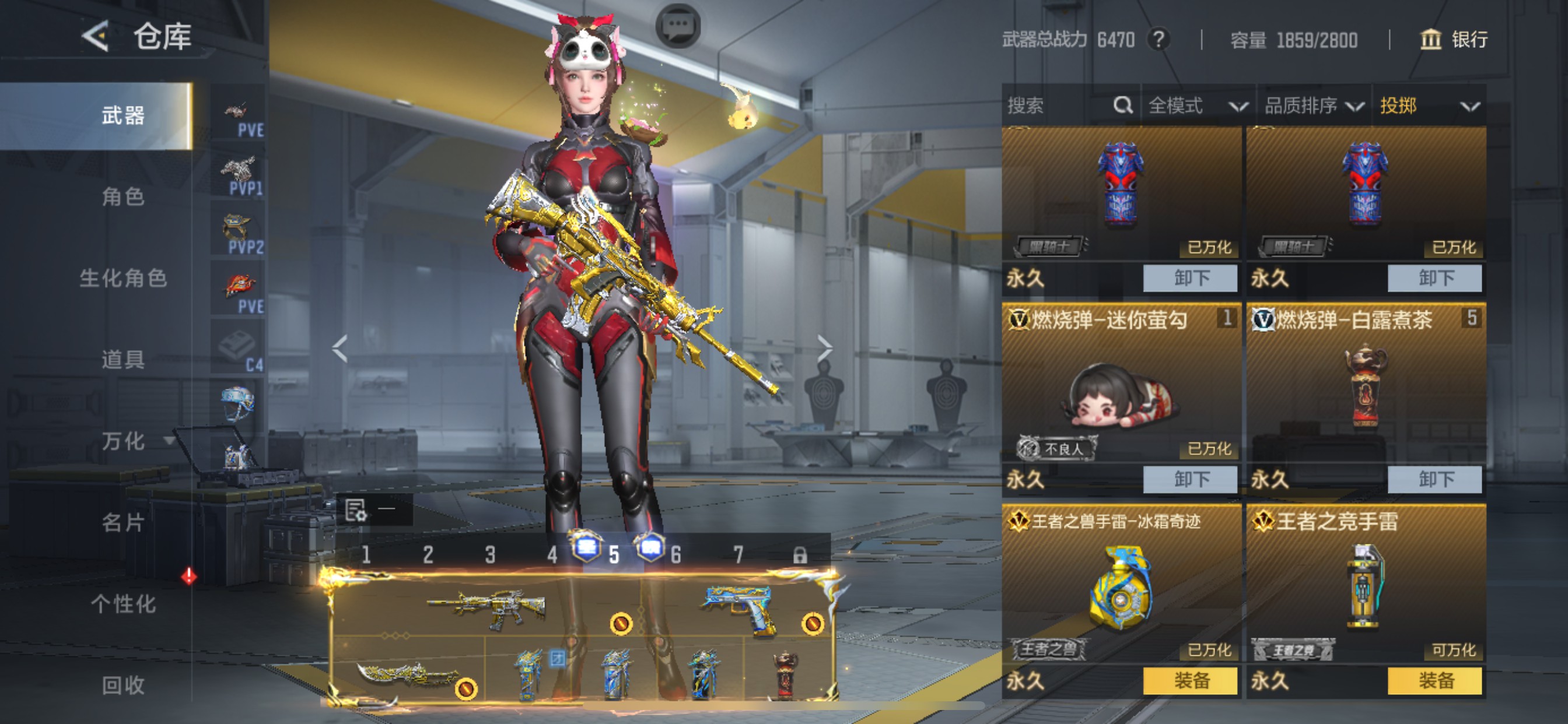
Task: Select the 道具 items tab
Action: (x=123, y=360)
